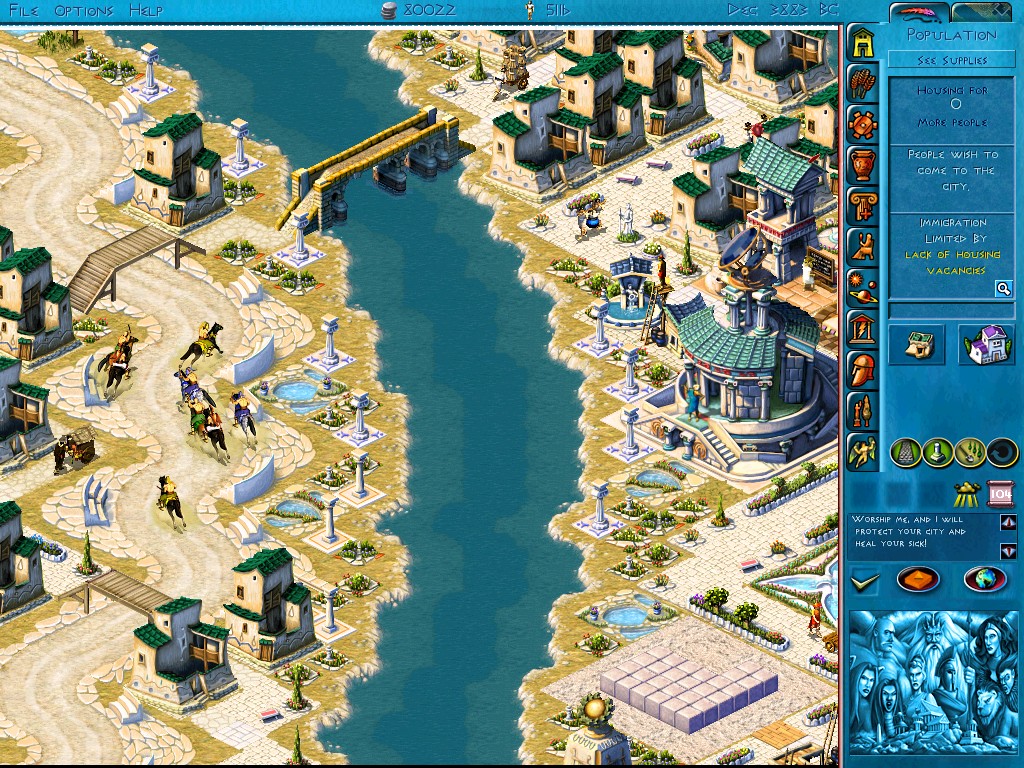Open the Options menu
The image size is (1024, 768).
84,10
